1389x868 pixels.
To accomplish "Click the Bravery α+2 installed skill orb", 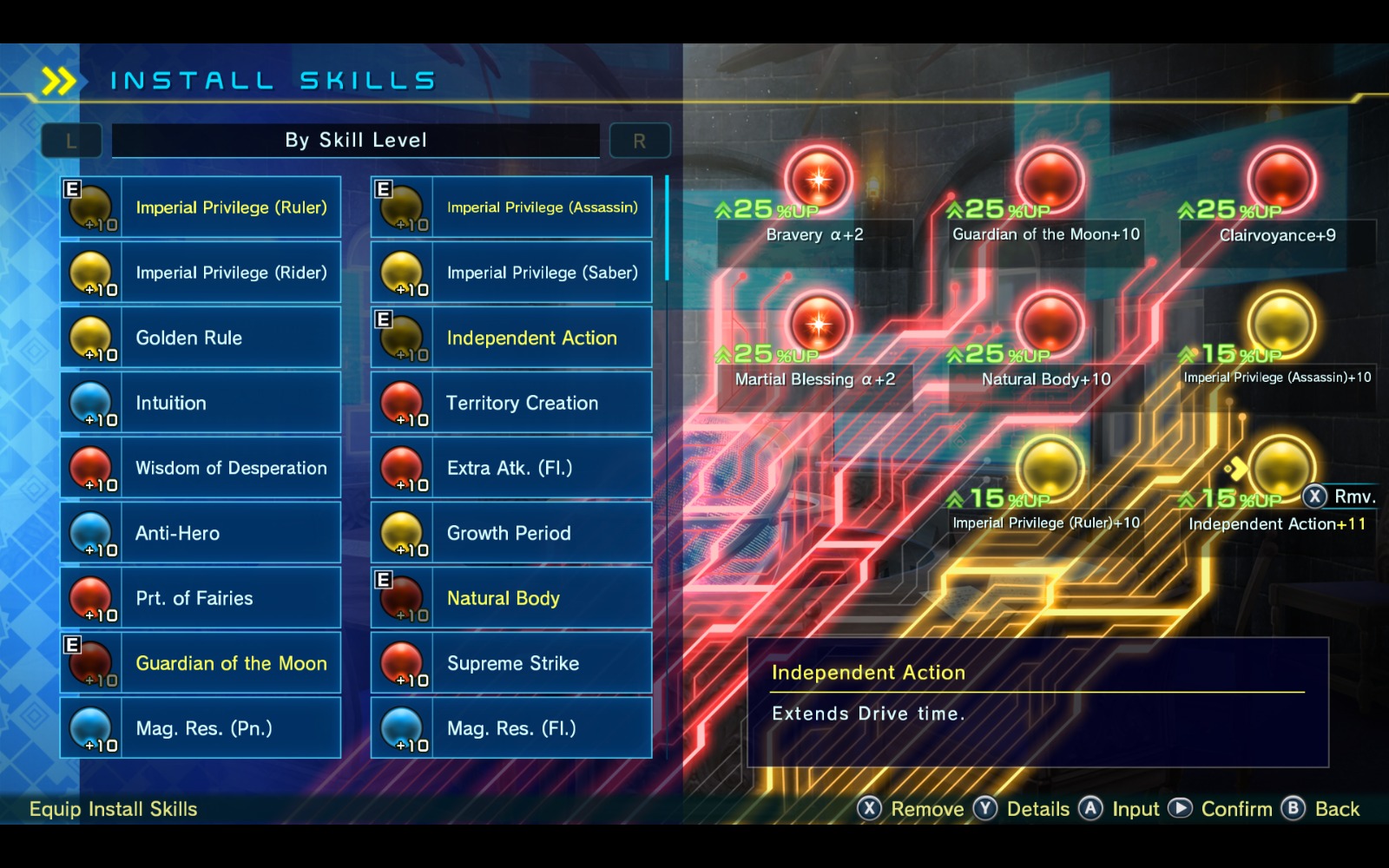I will [x=818, y=180].
